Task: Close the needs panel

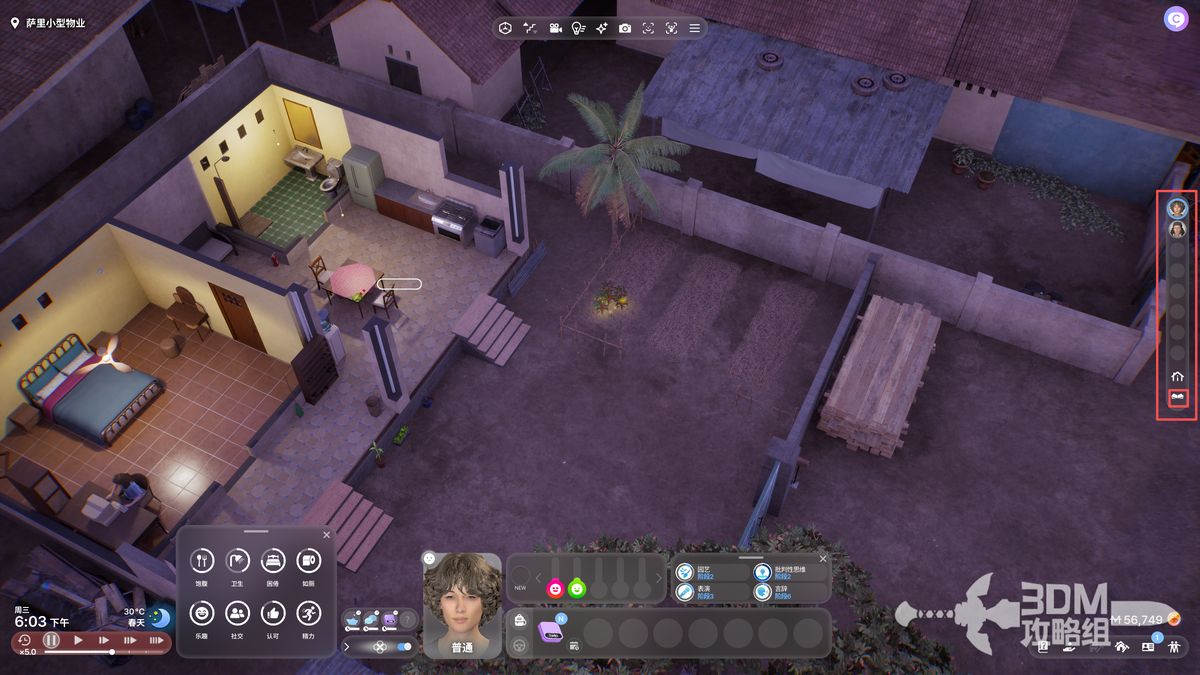Action: (326, 535)
